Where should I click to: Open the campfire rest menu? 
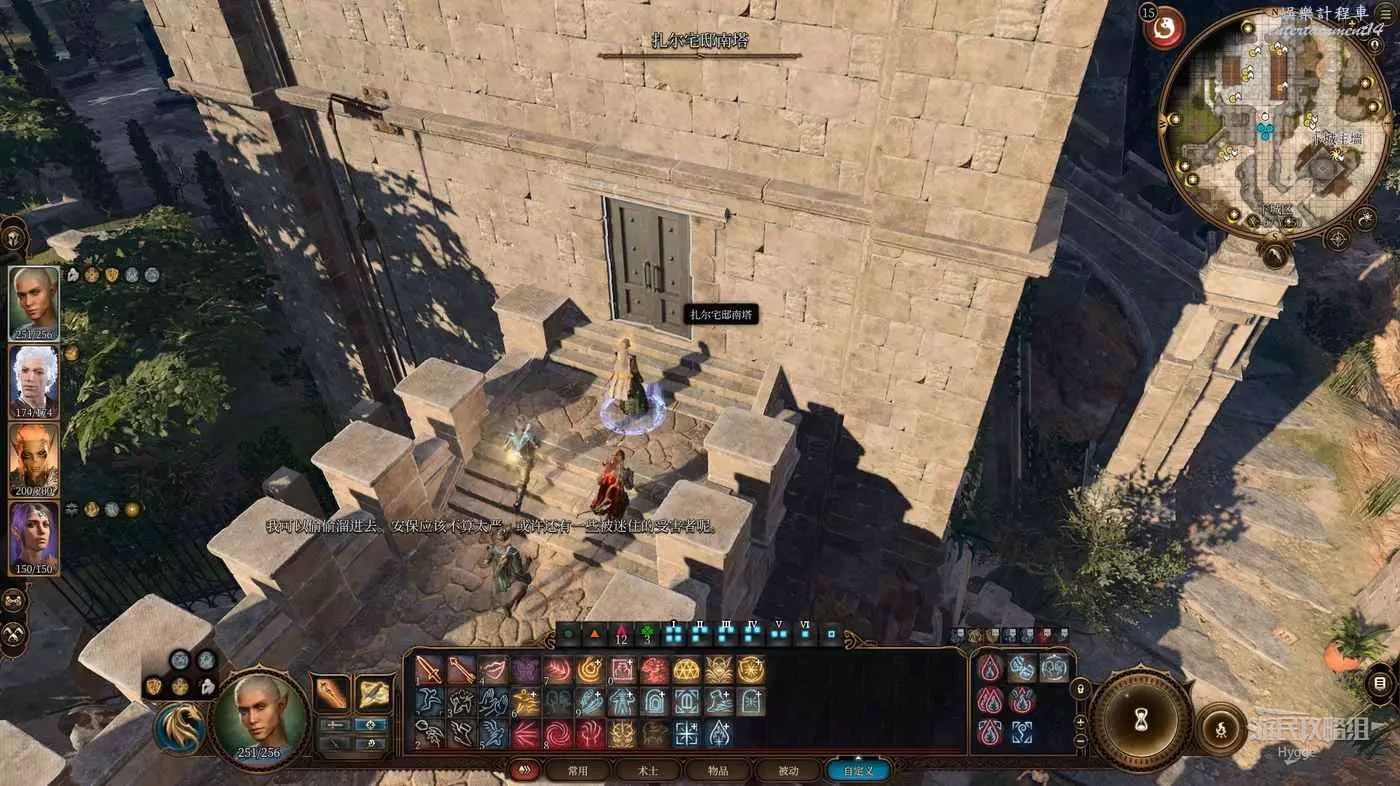coord(1220,727)
